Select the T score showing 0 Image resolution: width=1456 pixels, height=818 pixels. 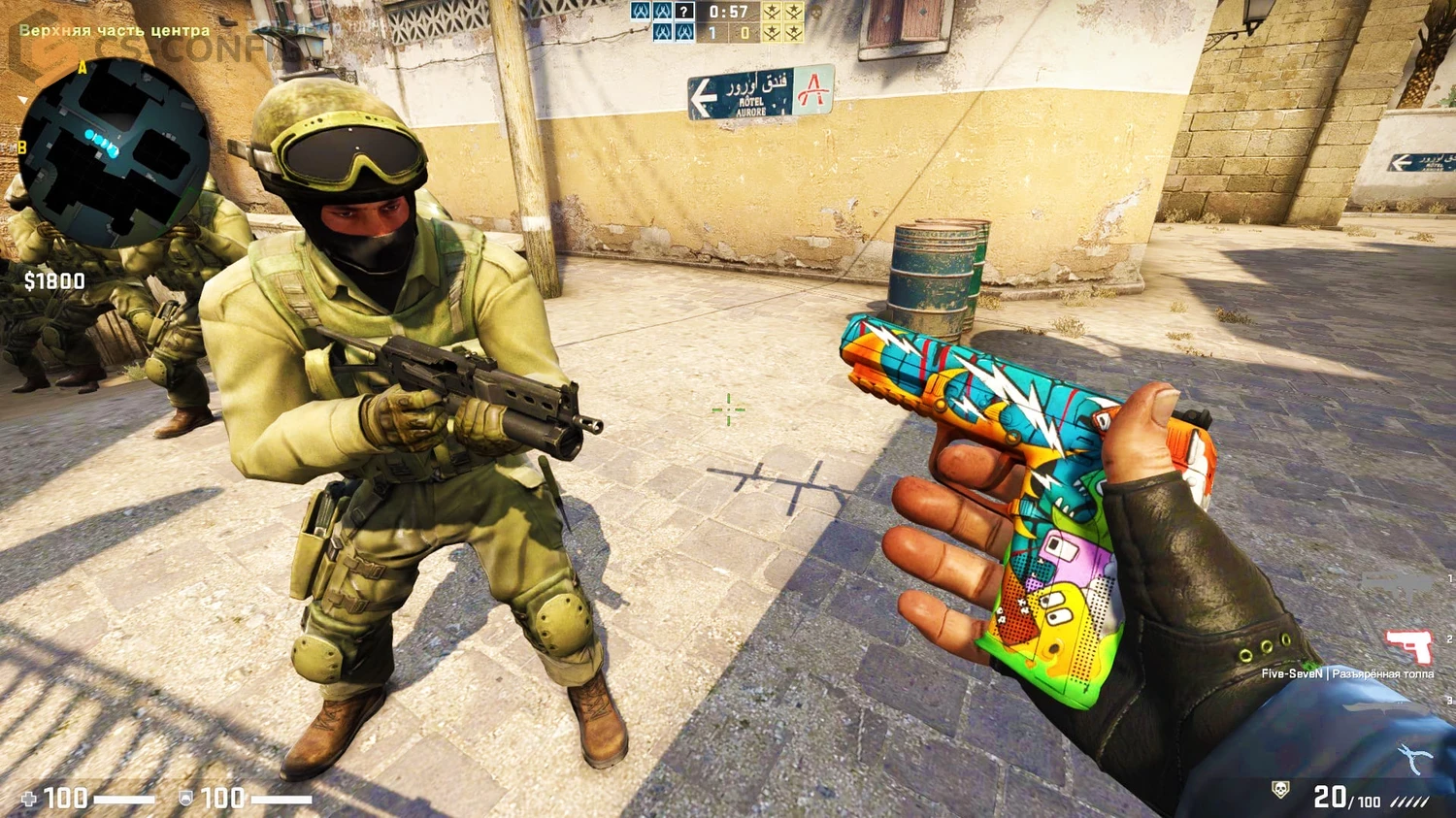[744, 33]
